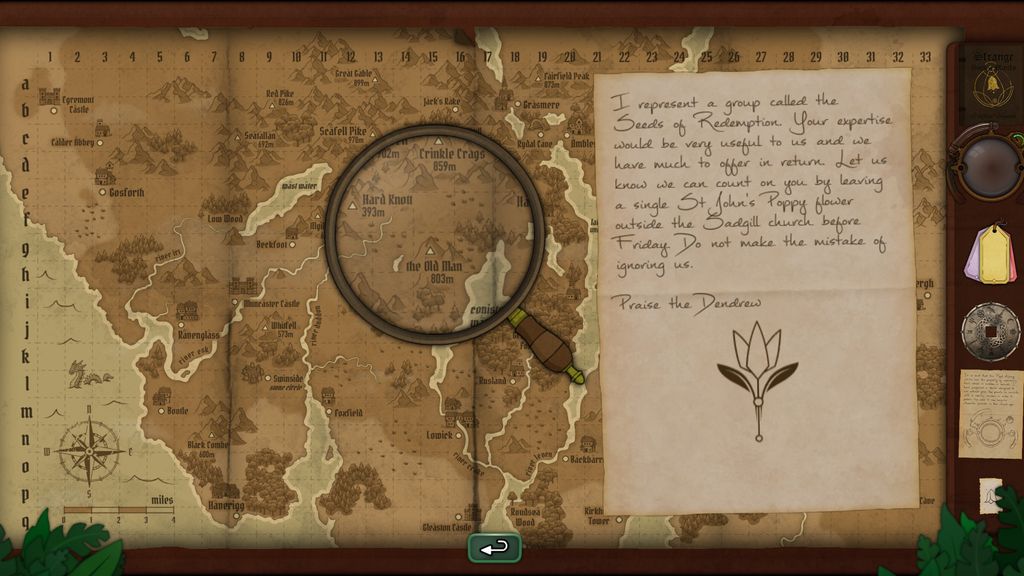1024x576 pixels.
Task: Select the round engraved metal disc
Action: (990, 331)
